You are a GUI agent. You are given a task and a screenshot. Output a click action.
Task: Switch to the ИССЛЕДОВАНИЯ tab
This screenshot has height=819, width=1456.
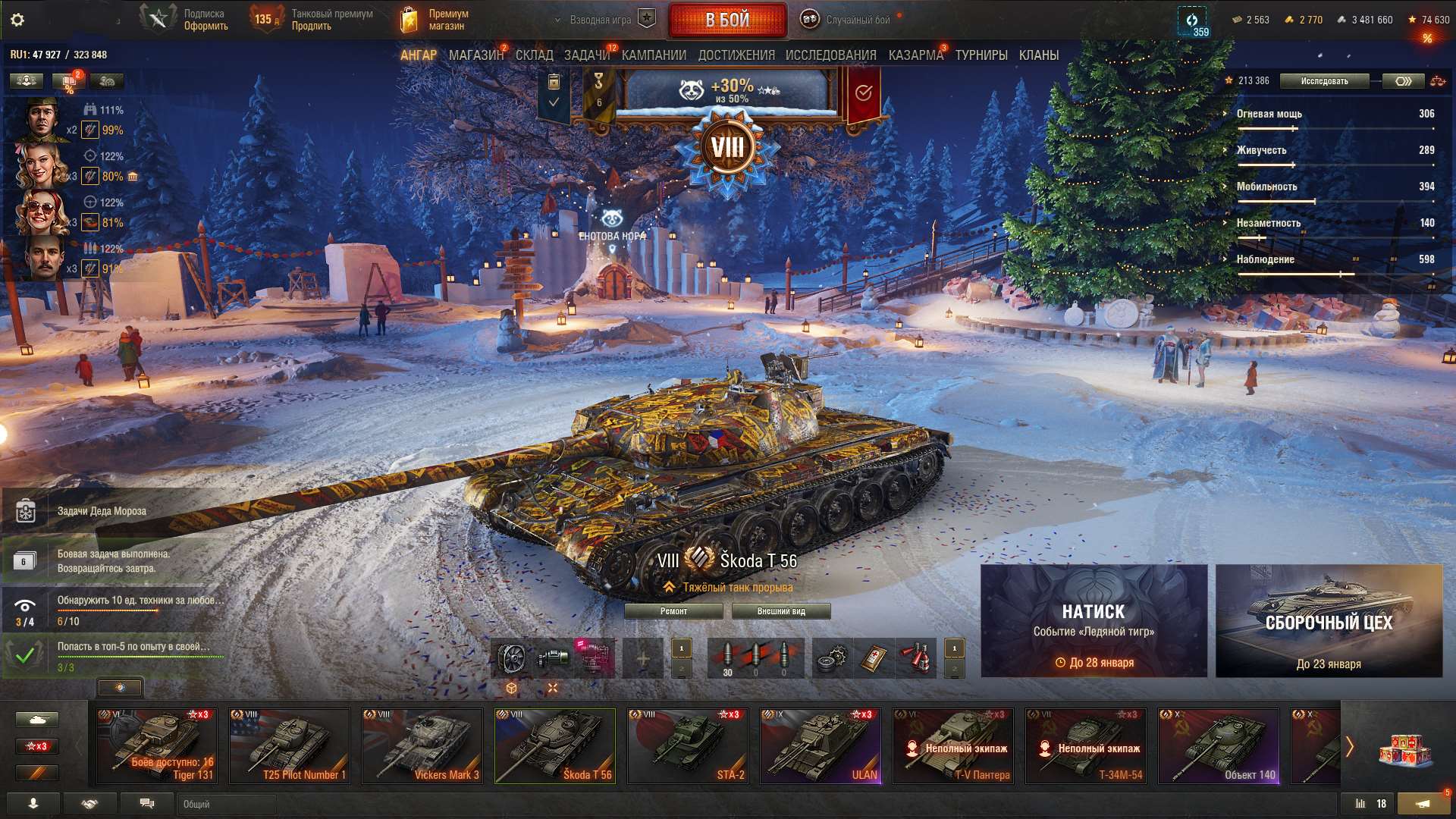click(x=831, y=55)
